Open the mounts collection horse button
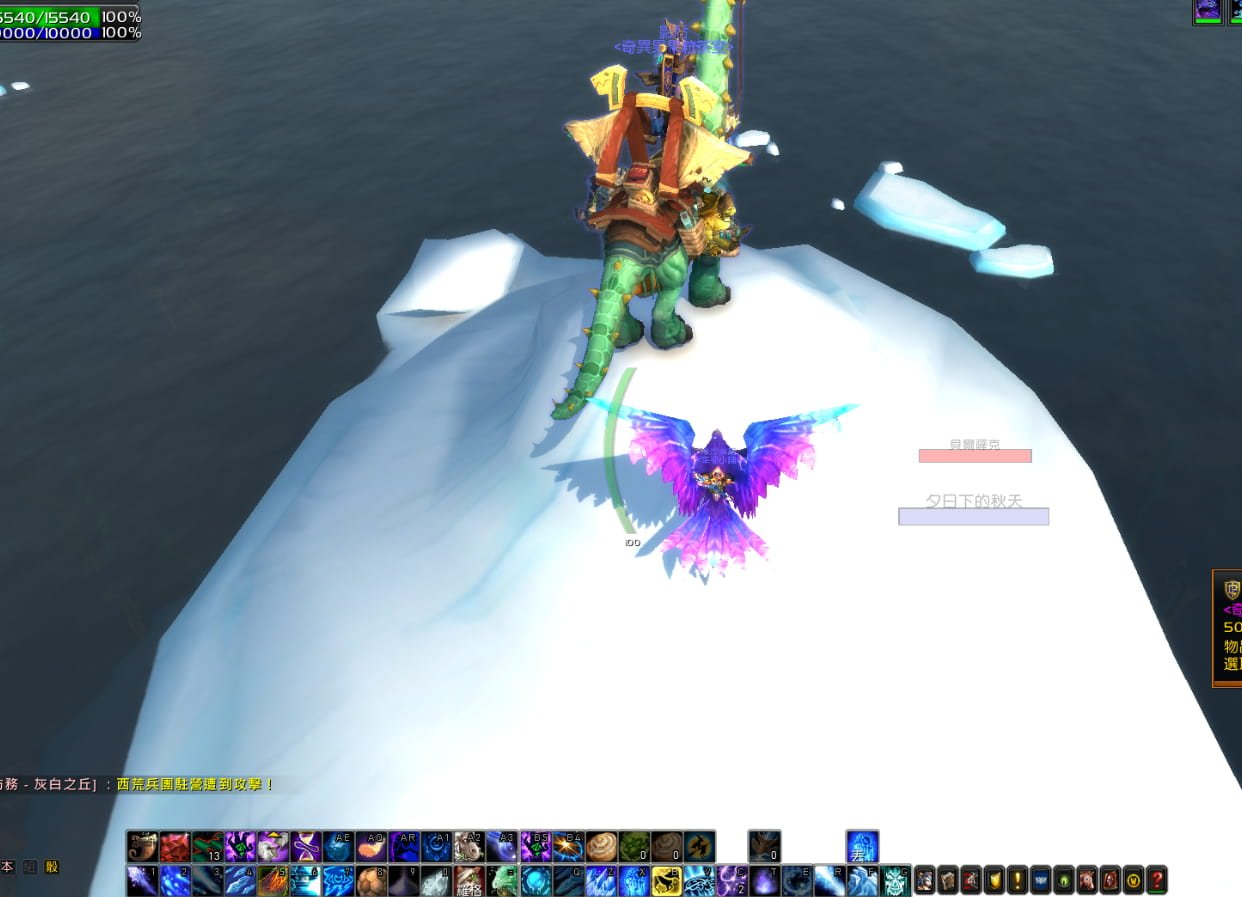Image resolution: width=1242 pixels, height=897 pixels. click(x=1087, y=880)
